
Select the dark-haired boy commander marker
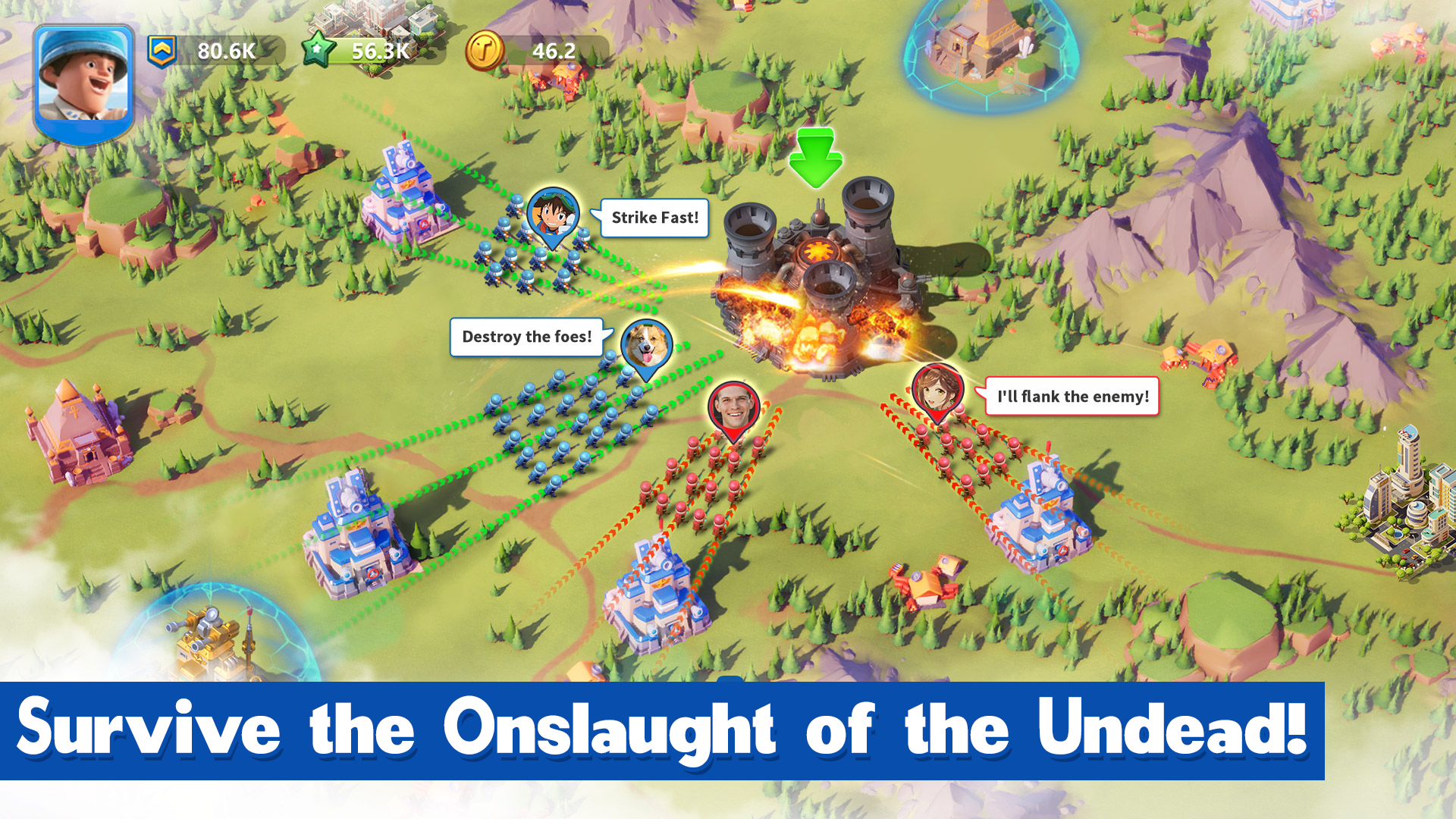(553, 215)
